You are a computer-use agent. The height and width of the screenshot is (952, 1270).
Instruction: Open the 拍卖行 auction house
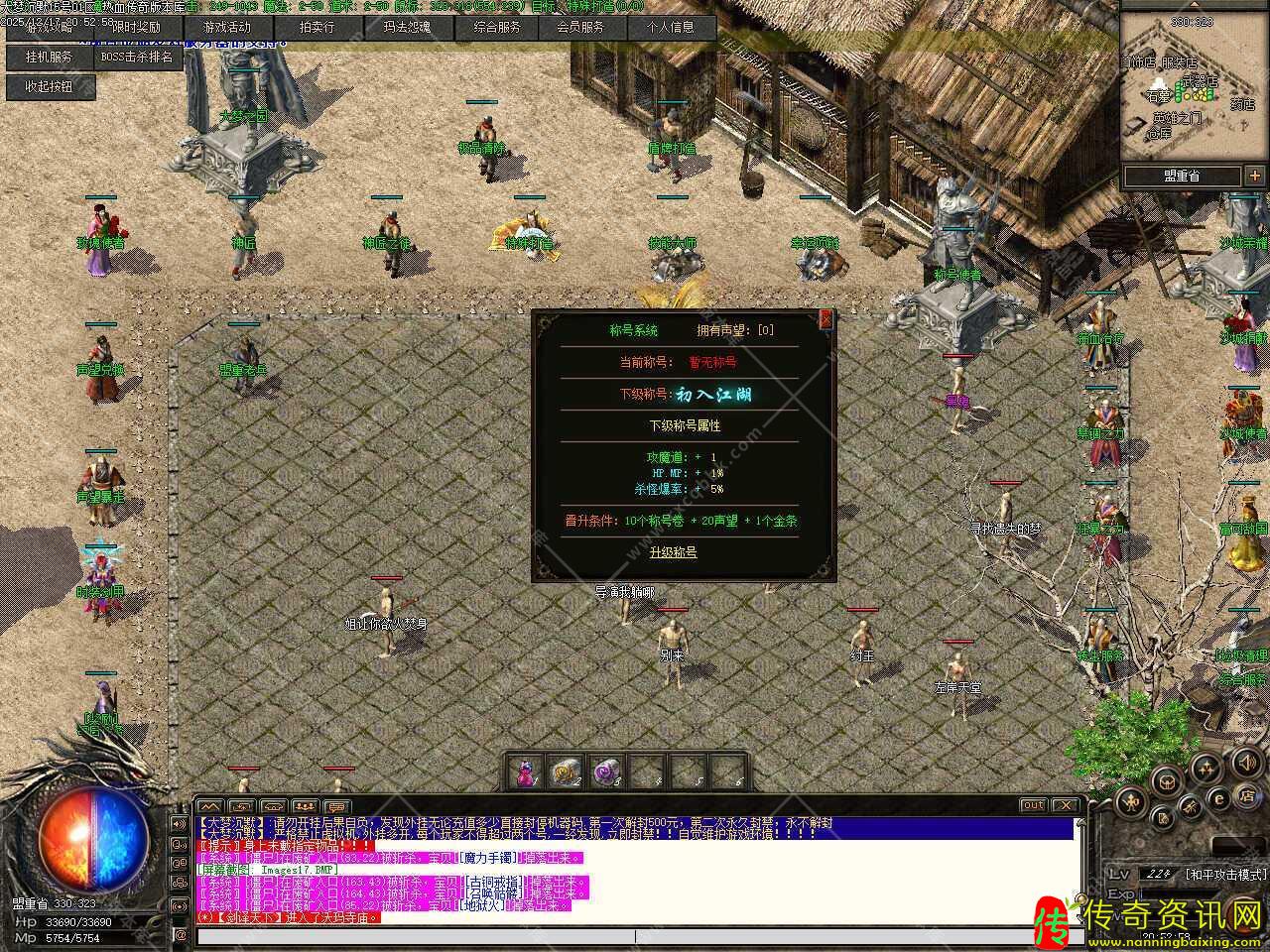[317, 28]
